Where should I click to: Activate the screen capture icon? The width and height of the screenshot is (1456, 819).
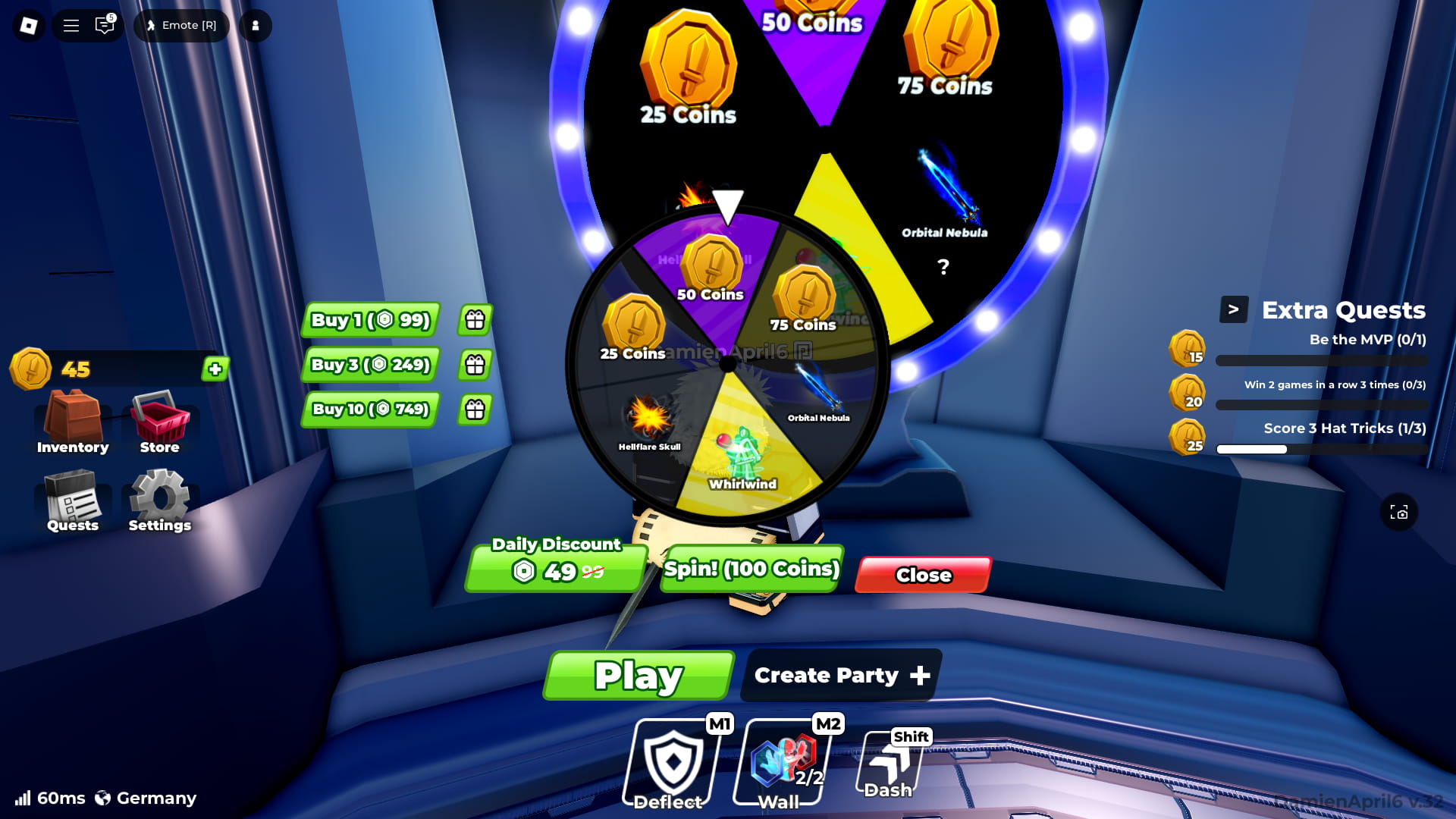tap(1399, 513)
